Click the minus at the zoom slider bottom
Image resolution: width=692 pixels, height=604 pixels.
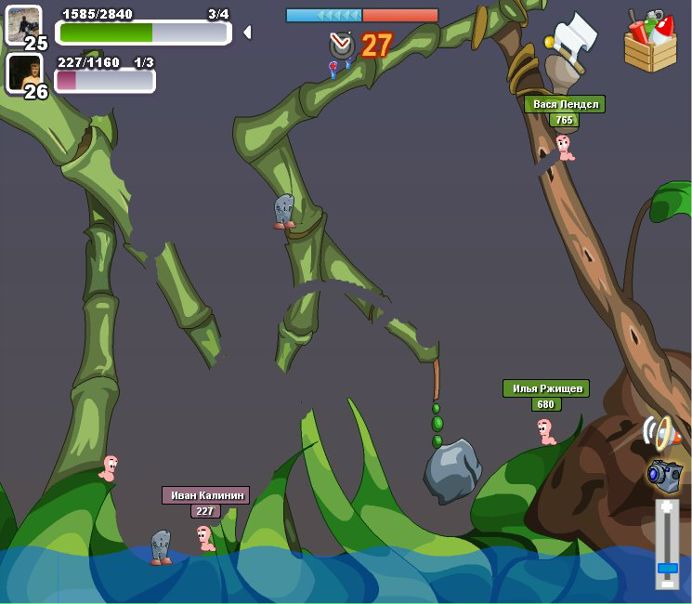pos(667,586)
